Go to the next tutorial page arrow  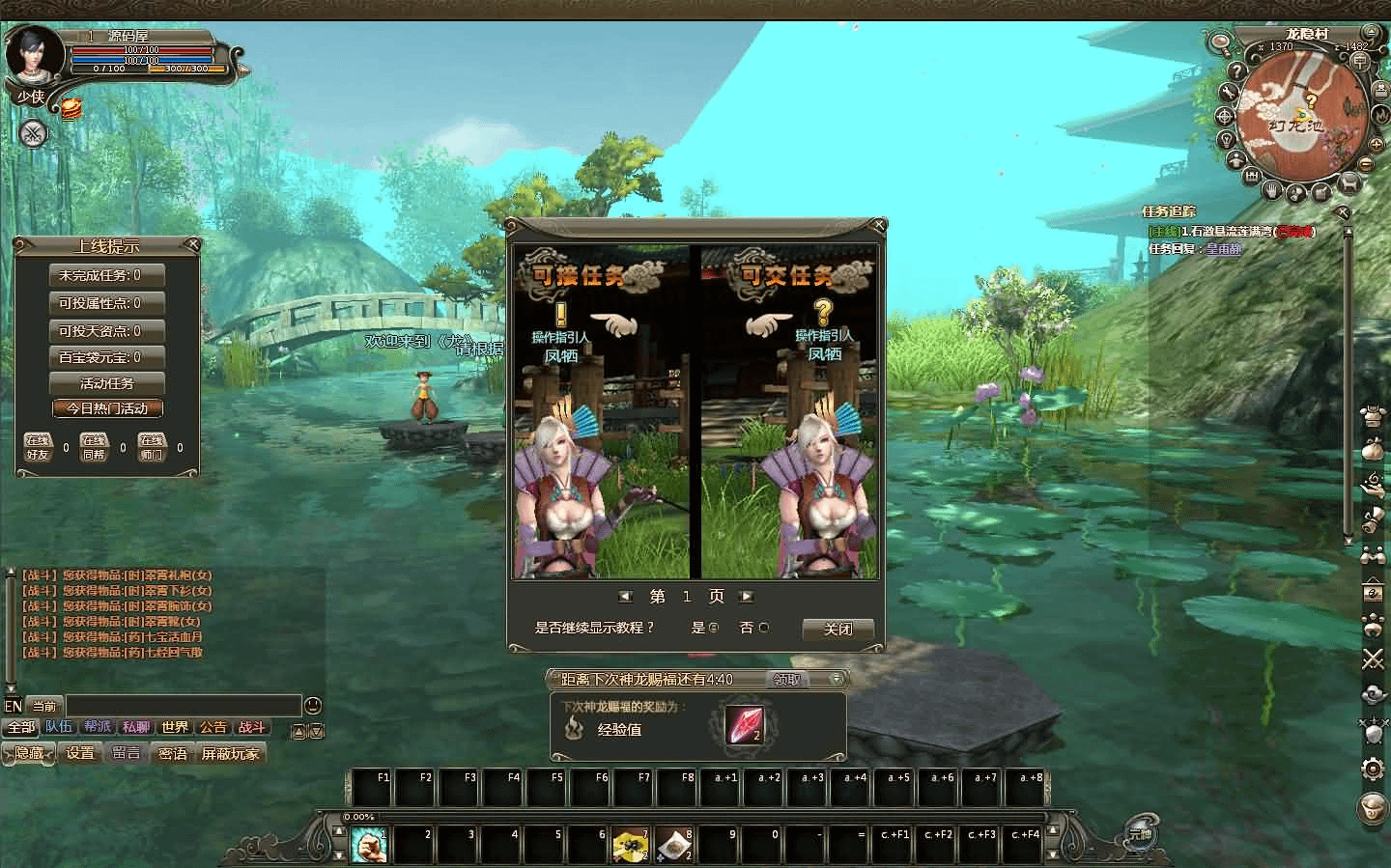point(746,597)
